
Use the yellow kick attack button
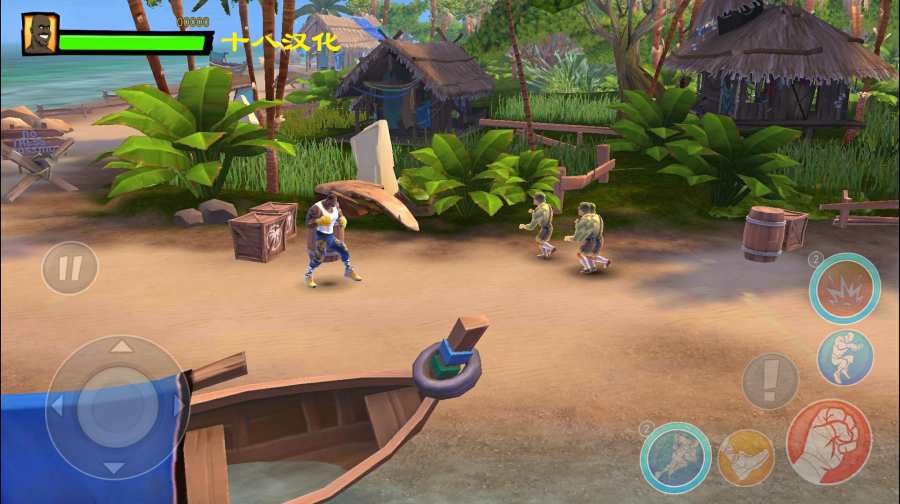745,457
